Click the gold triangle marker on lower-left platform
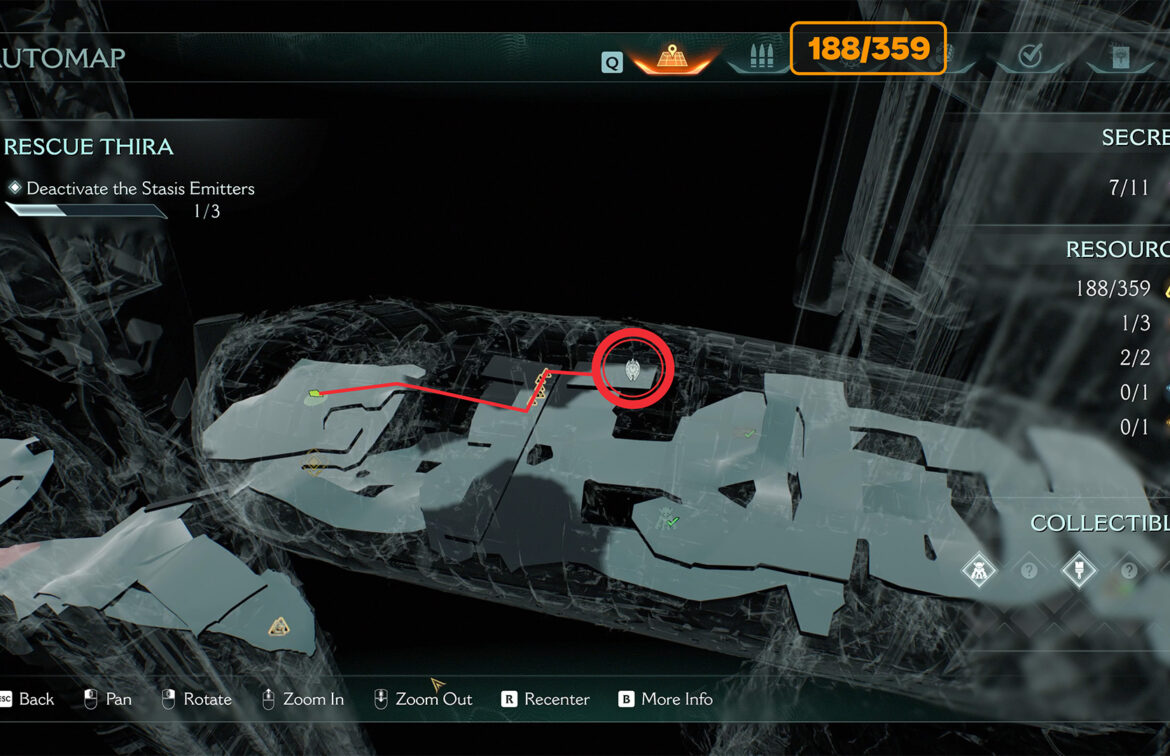Viewport: 1170px width, 756px height. (x=280, y=627)
